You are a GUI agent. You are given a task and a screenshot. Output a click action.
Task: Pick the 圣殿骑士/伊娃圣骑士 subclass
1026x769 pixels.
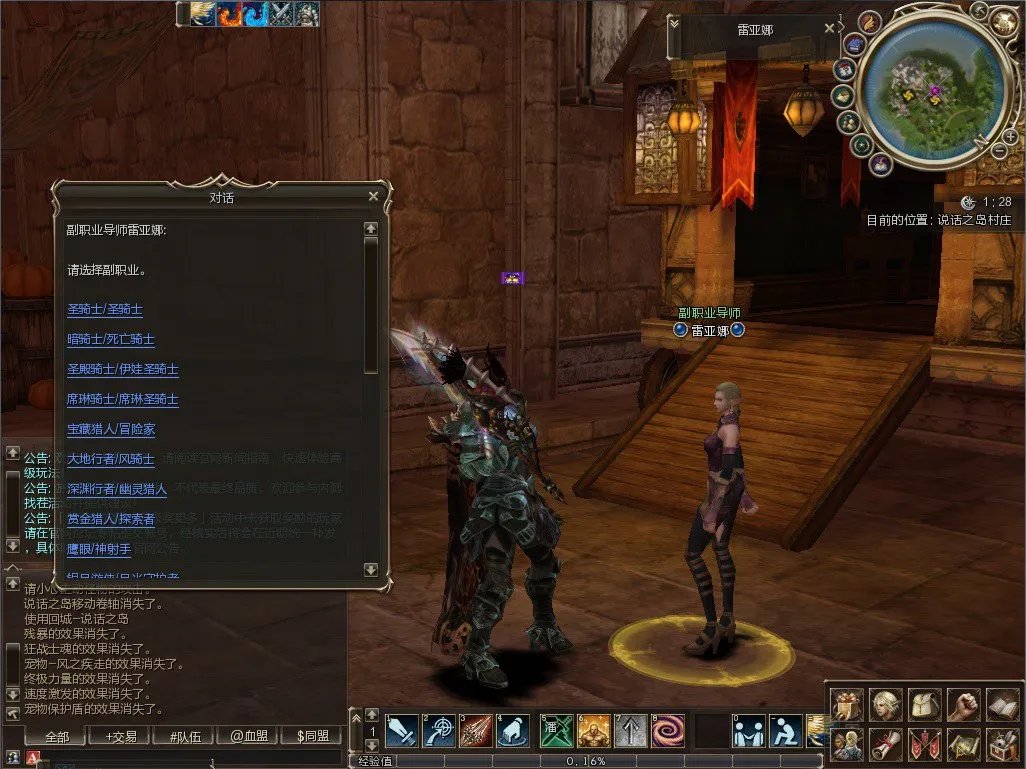tap(123, 370)
